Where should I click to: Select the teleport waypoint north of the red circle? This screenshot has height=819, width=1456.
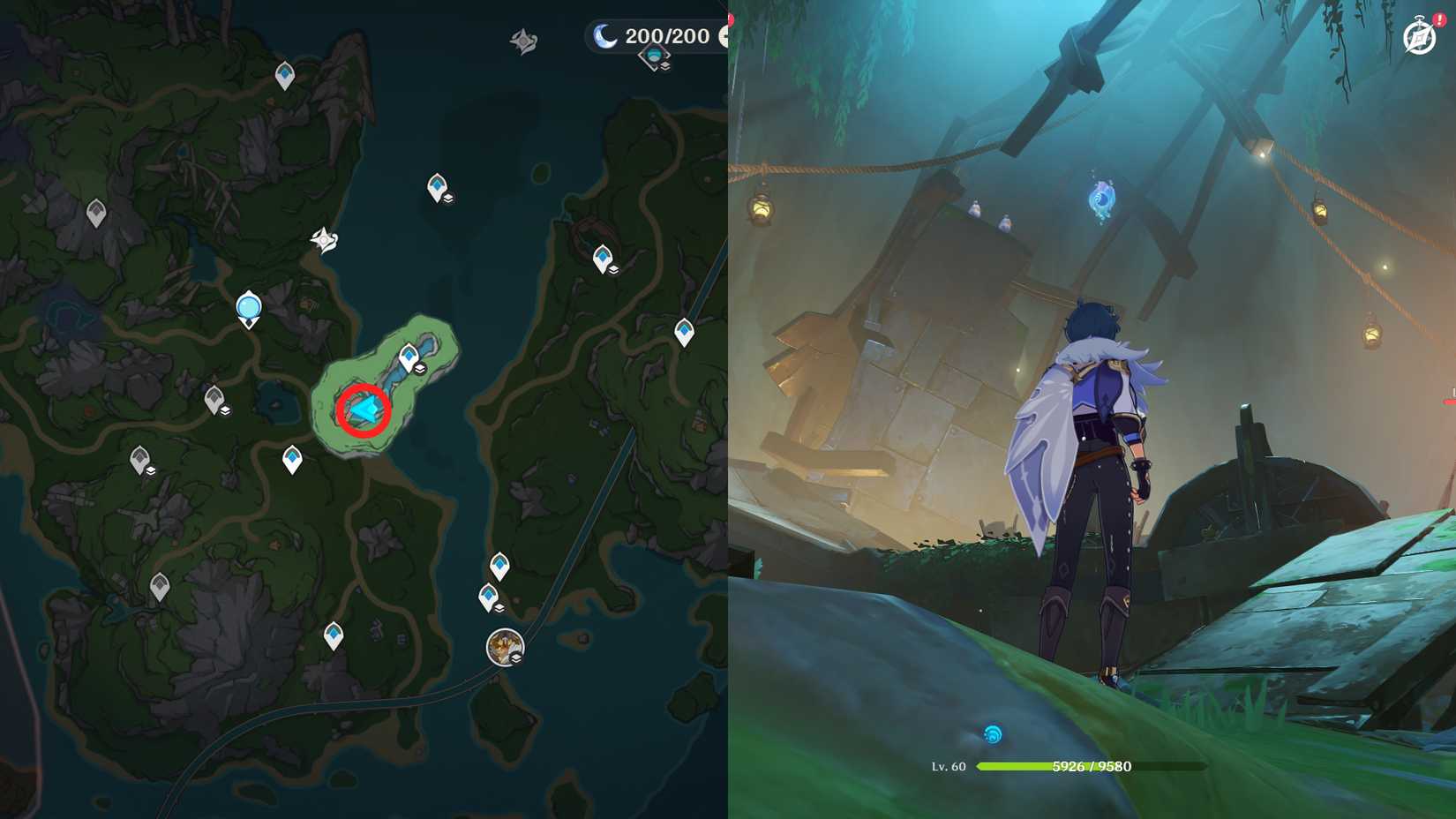tap(408, 356)
